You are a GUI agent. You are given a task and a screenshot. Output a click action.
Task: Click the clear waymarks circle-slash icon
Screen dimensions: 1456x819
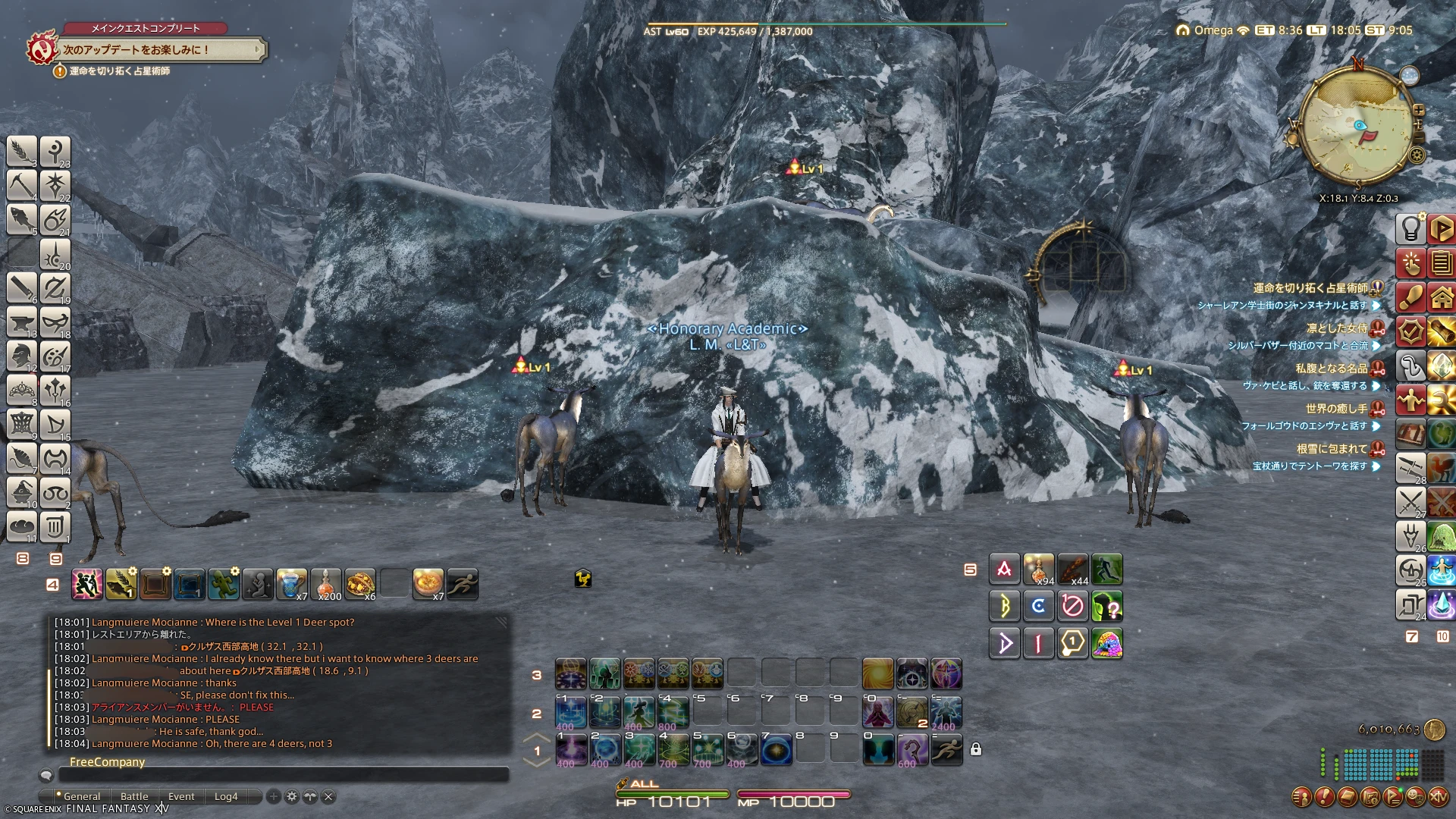point(1072,606)
